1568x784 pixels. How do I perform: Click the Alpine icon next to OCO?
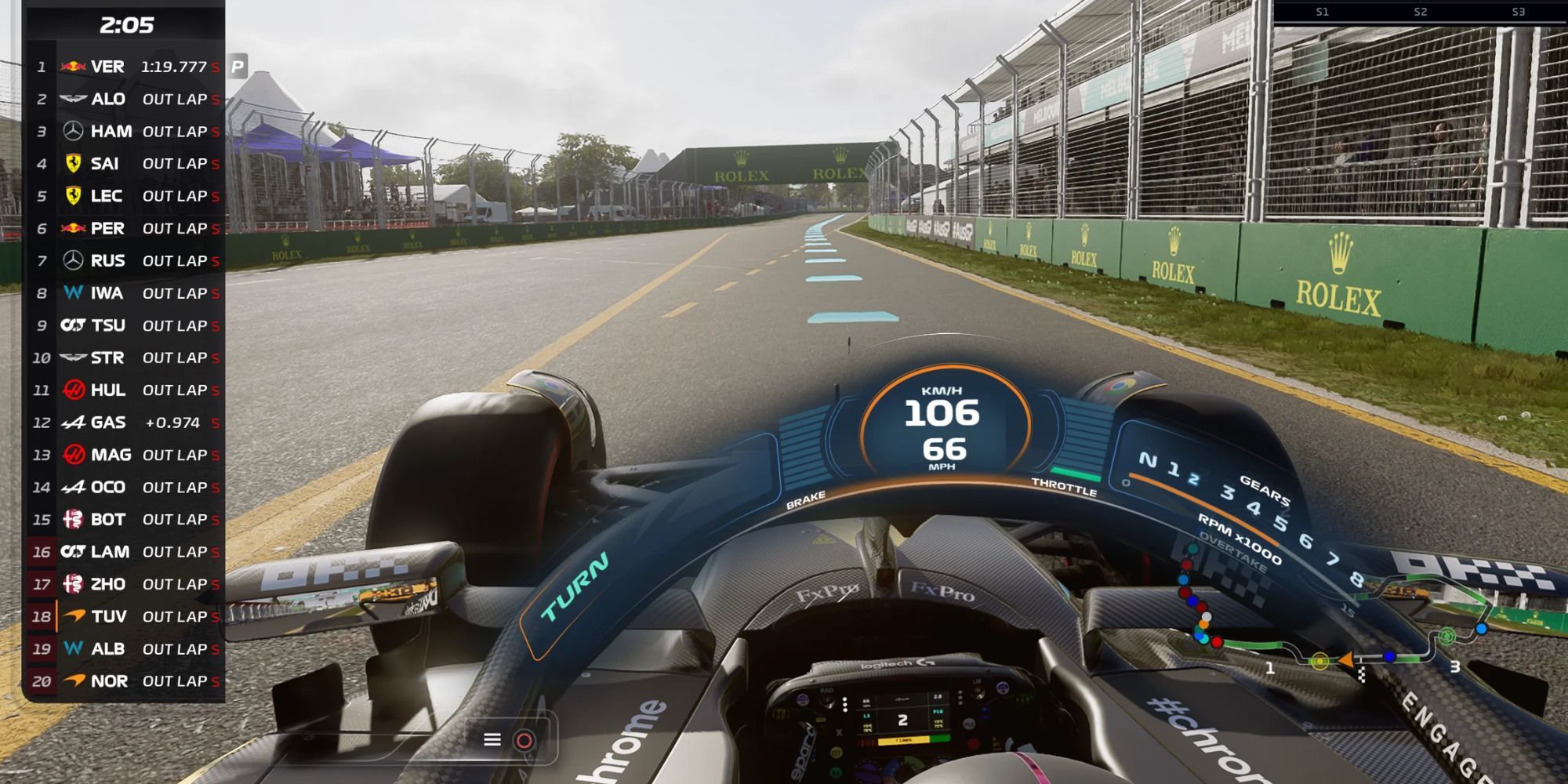(x=74, y=486)
